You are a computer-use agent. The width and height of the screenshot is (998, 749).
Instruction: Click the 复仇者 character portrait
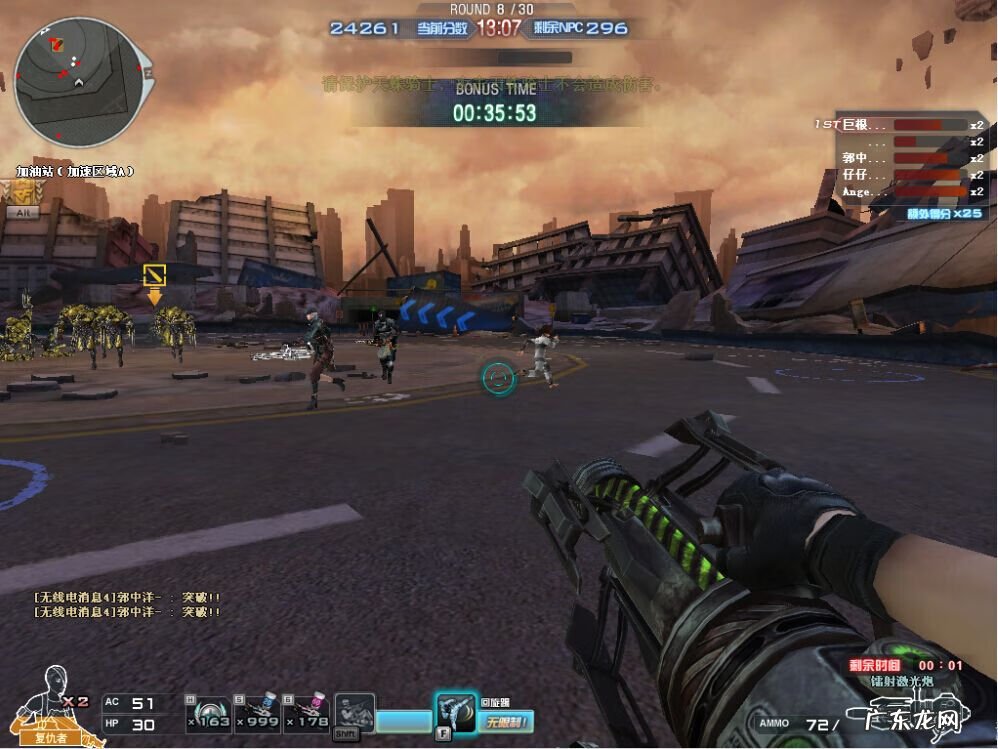coord(48,705)
